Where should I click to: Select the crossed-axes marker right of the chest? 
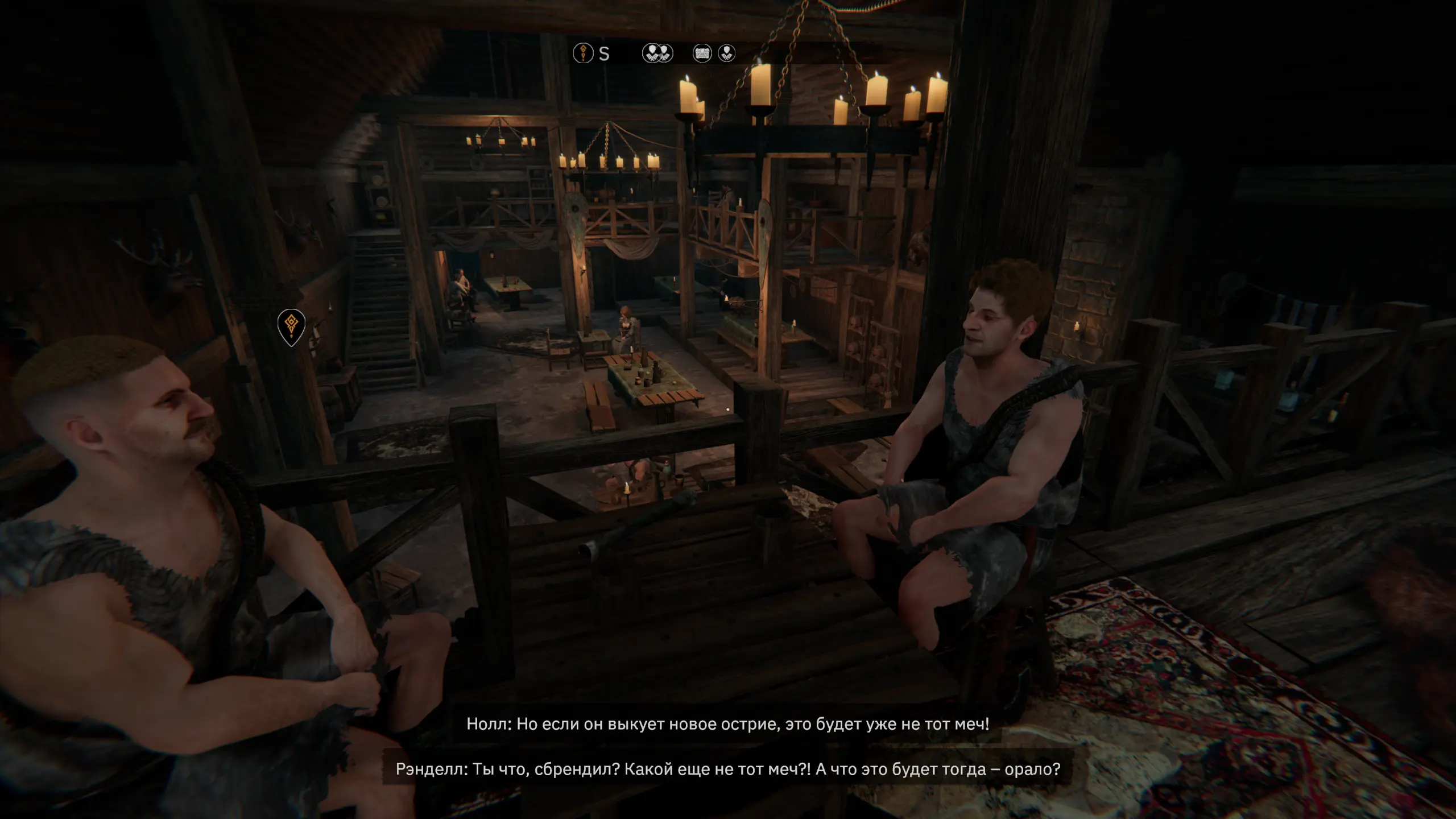tap(726, 53)
